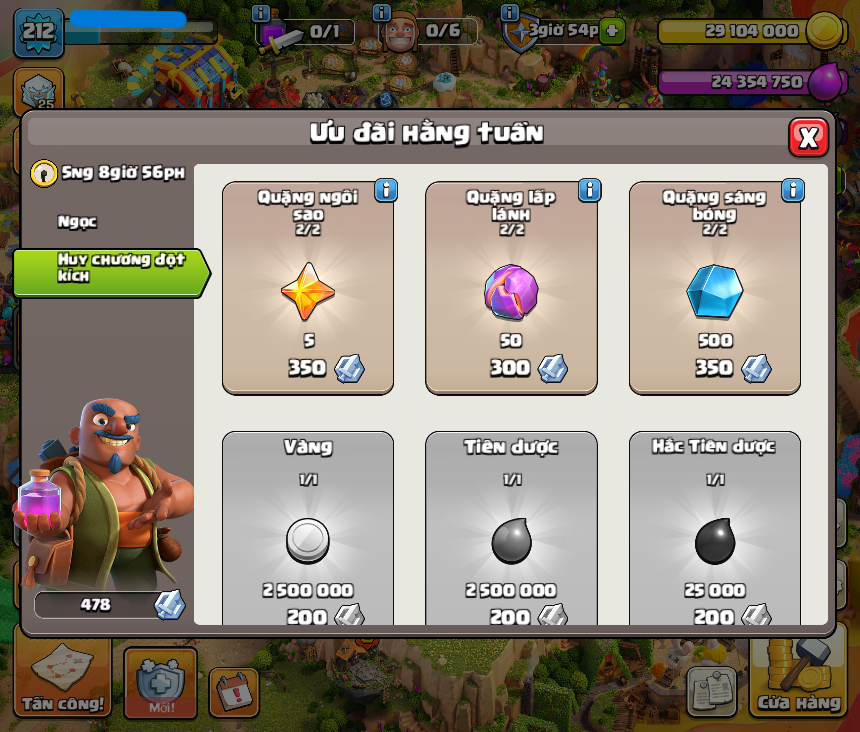860x732 pixels.
Task: Switch to the Ngọc tab
Action: [x=78, y=222]
